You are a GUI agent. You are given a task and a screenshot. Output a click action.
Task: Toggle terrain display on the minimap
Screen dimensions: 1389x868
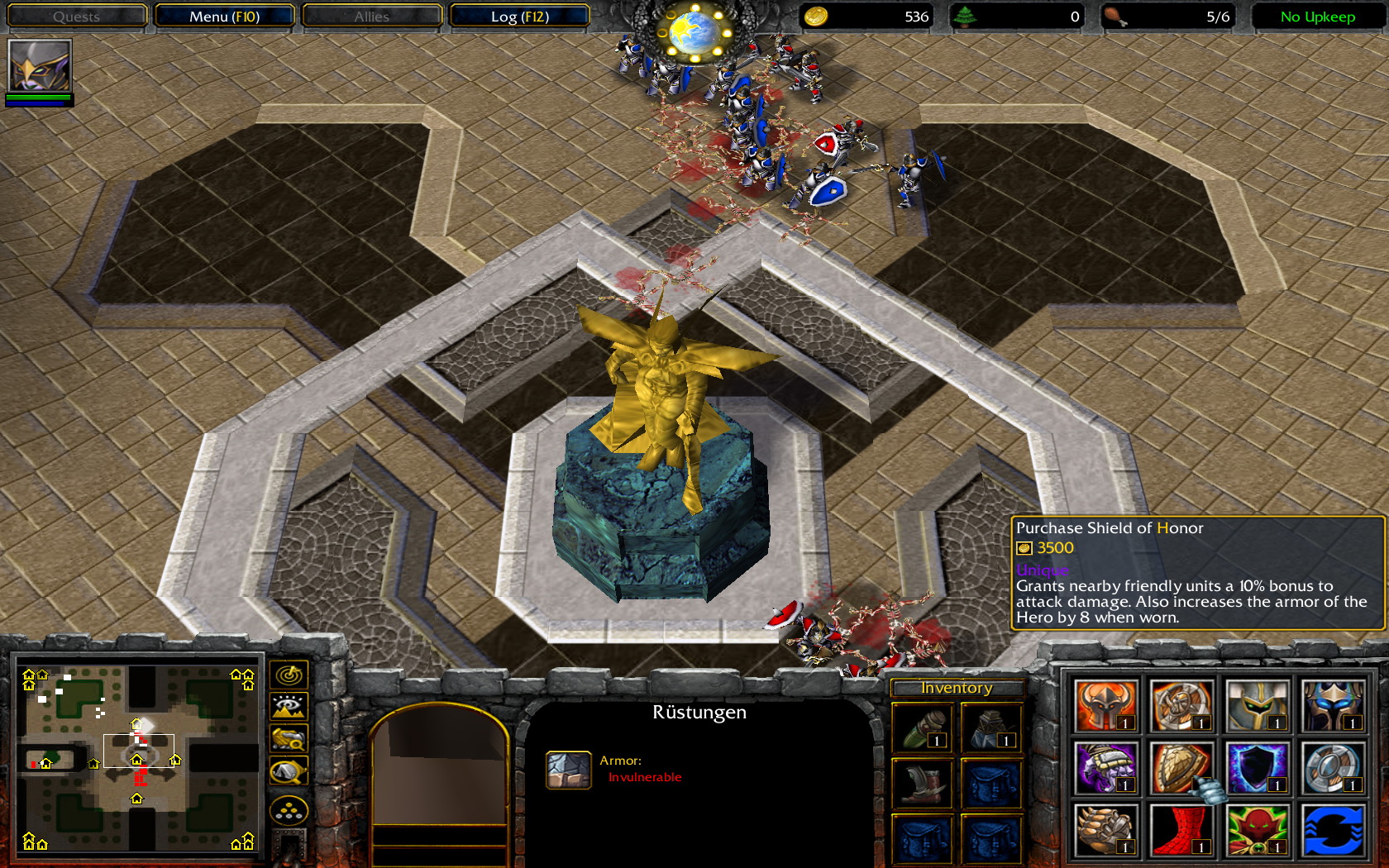tap(287, 705)
